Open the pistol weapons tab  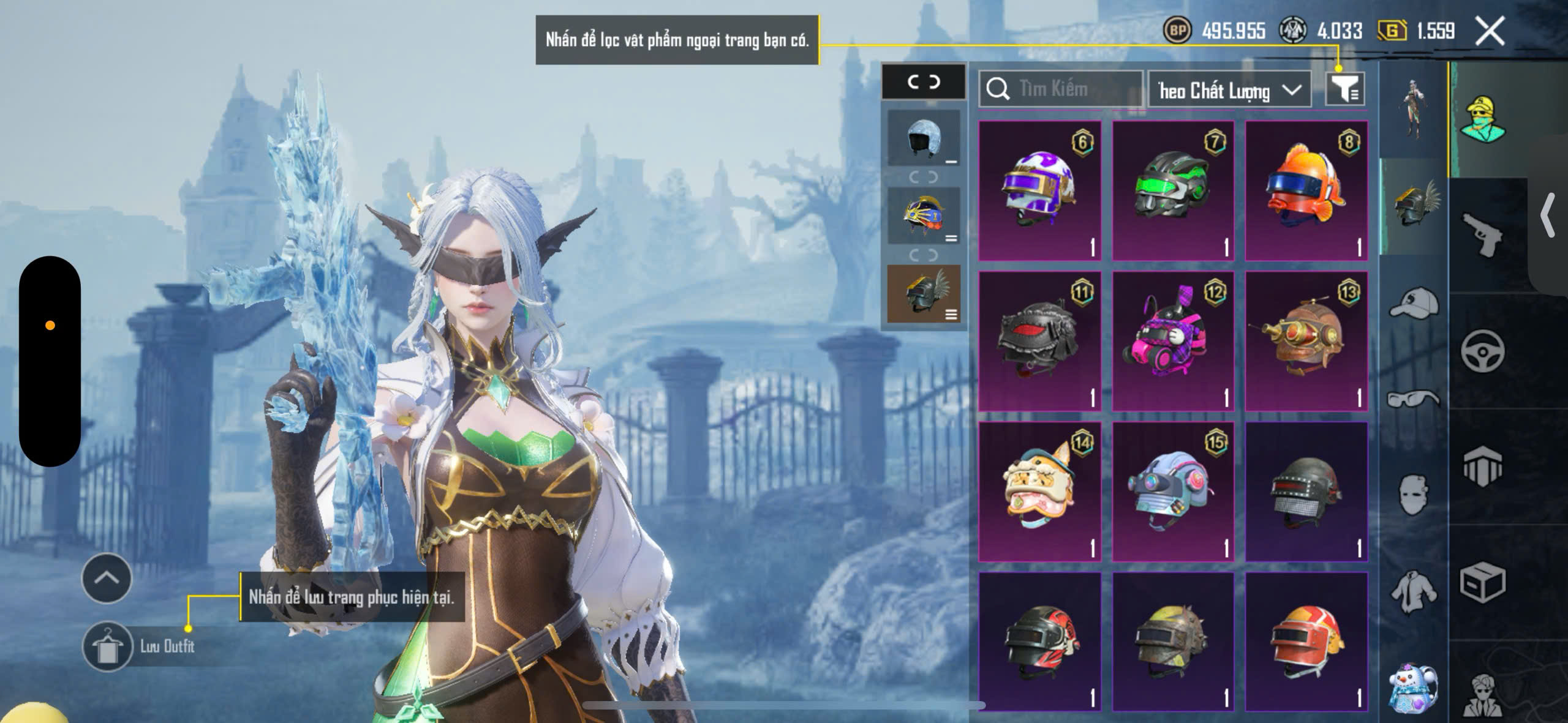click(1482, 236)
